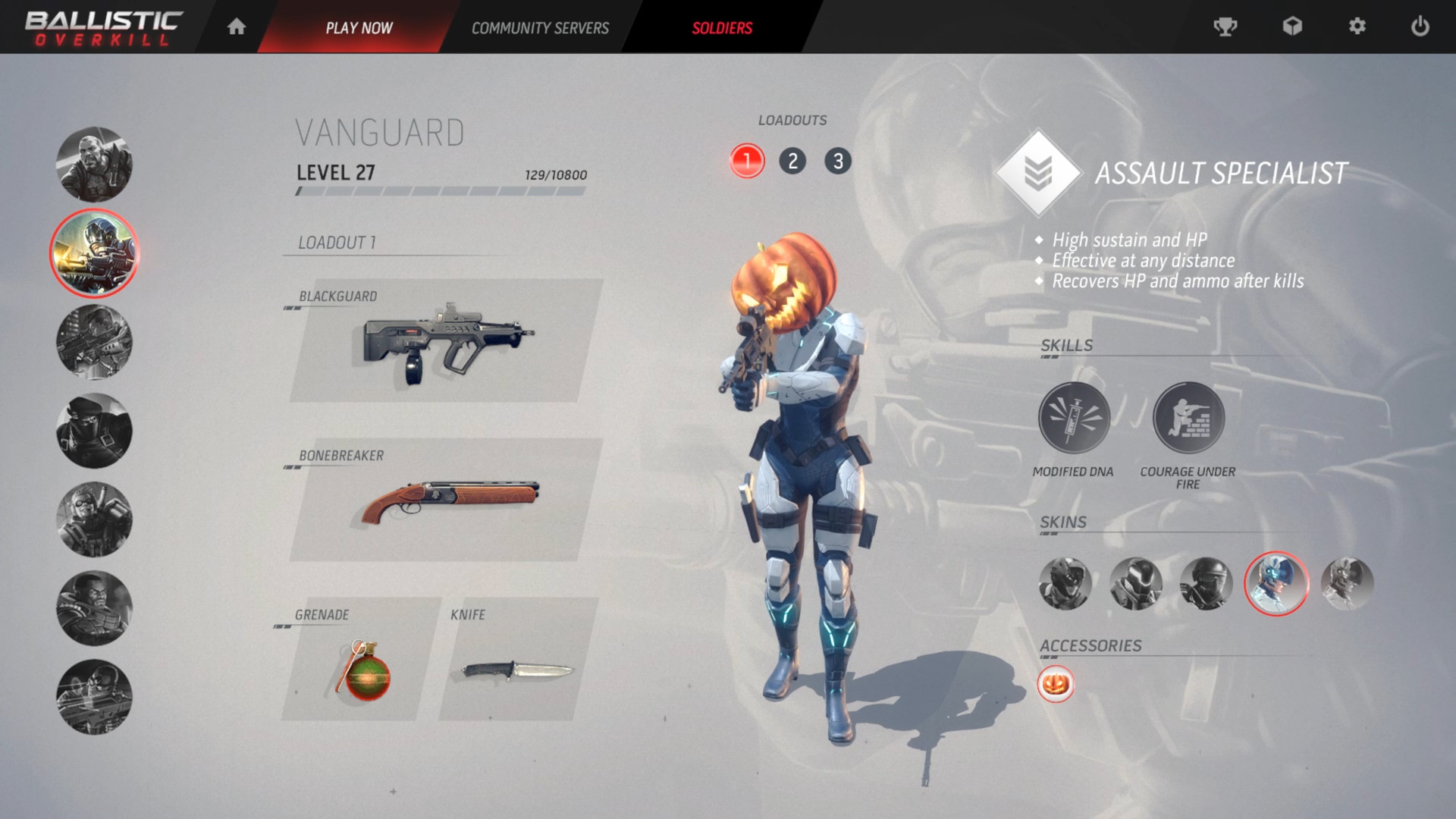Screen dimensions: 1456x819
Task: Open the Play Now tab
Action: point(359,28)
